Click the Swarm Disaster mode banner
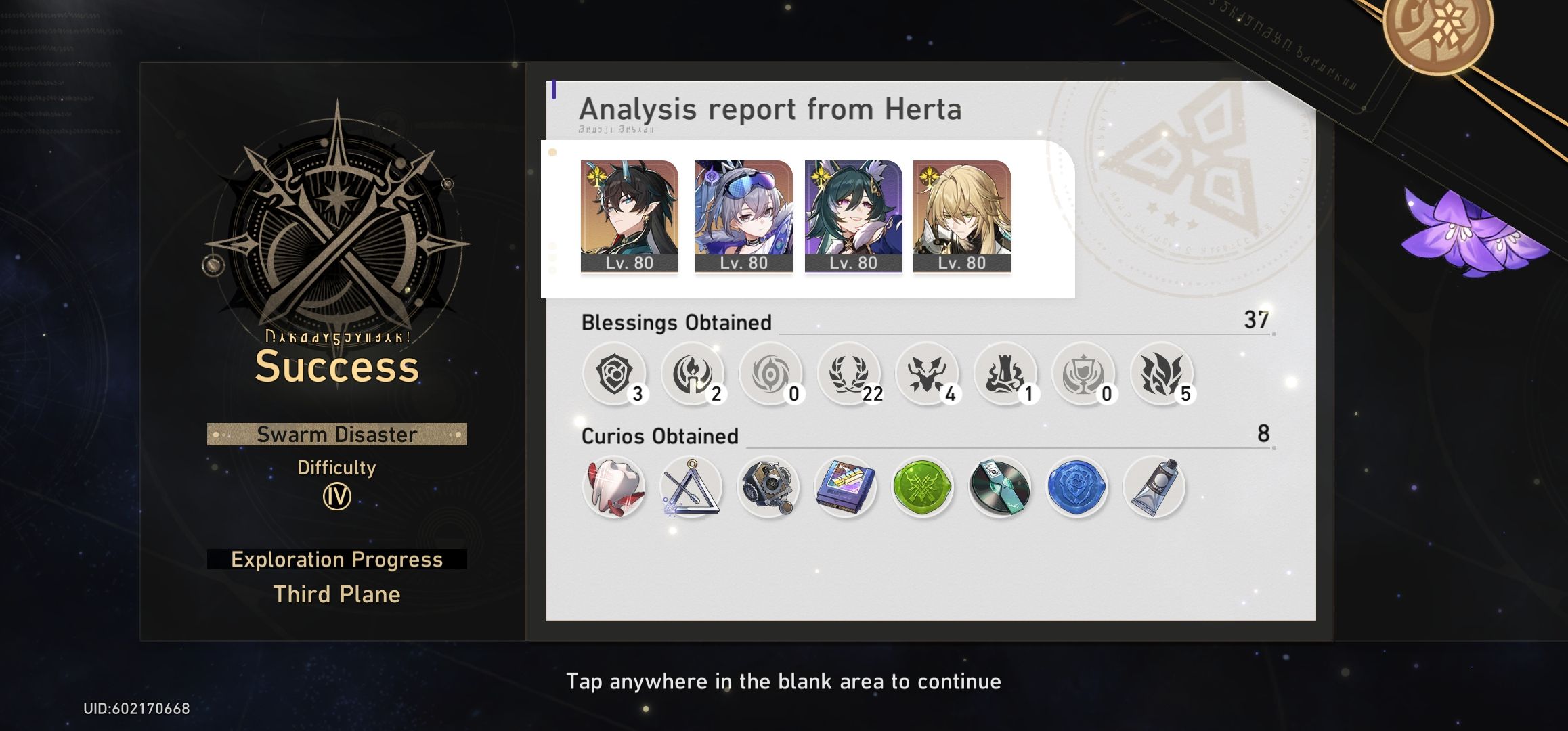Viewport: 1568px width, 731px height. (336, 435)
